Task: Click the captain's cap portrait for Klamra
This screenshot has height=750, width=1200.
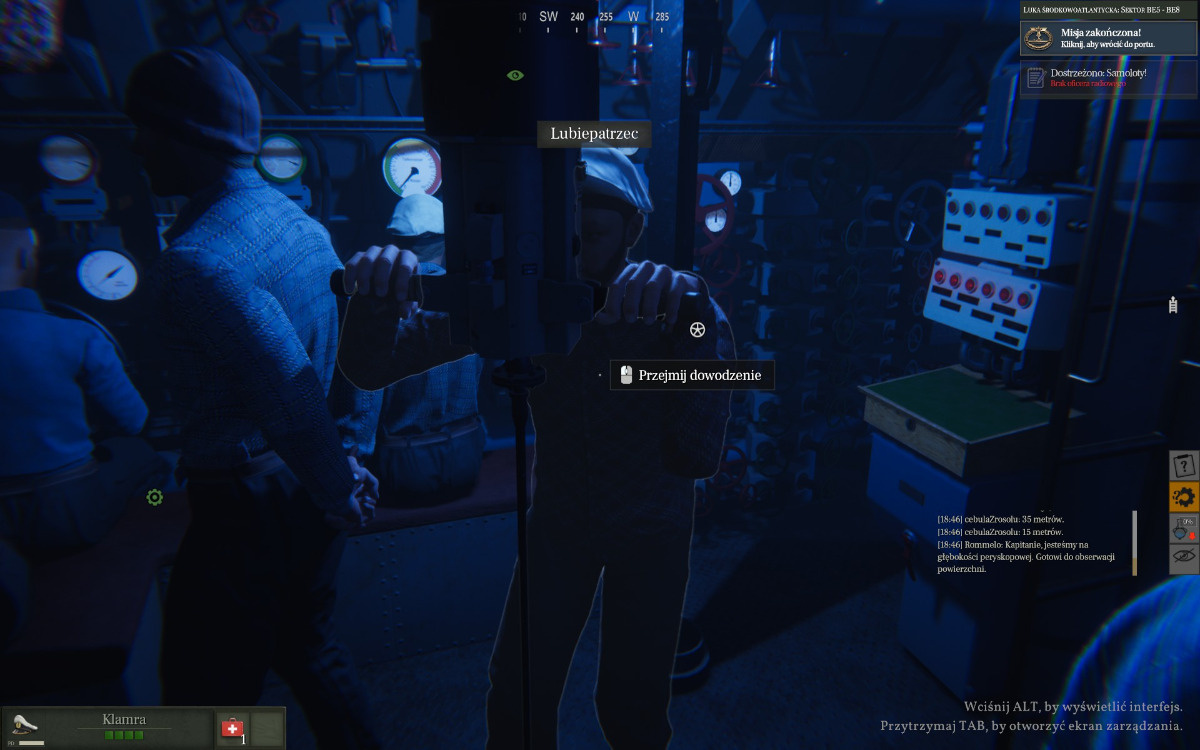Action: coord(24,724)
